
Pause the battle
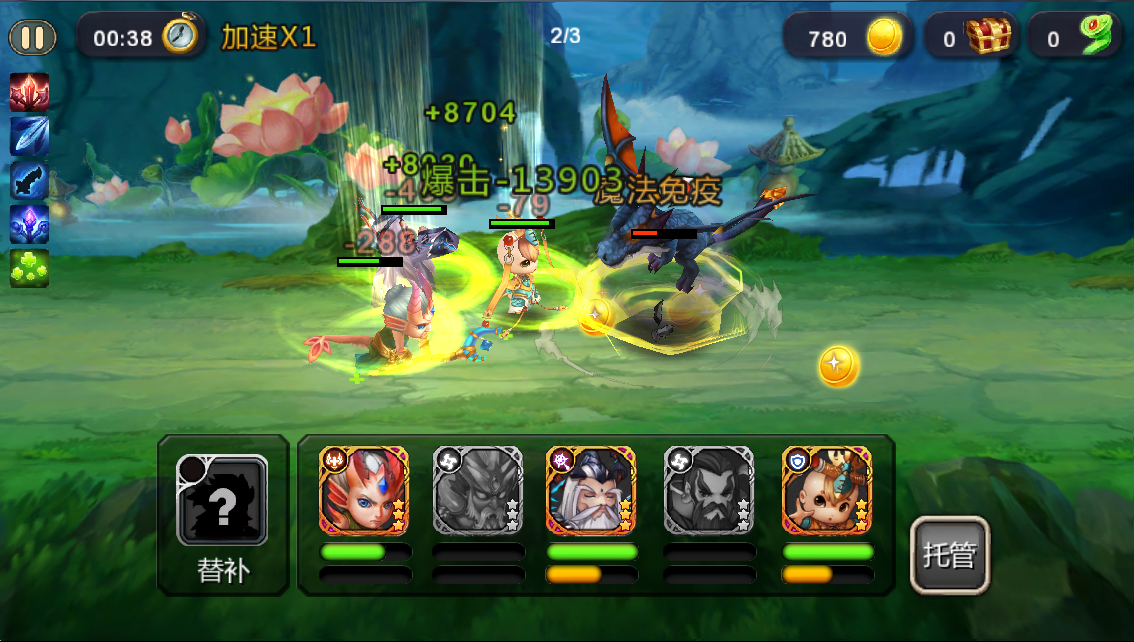click(33, 38)
